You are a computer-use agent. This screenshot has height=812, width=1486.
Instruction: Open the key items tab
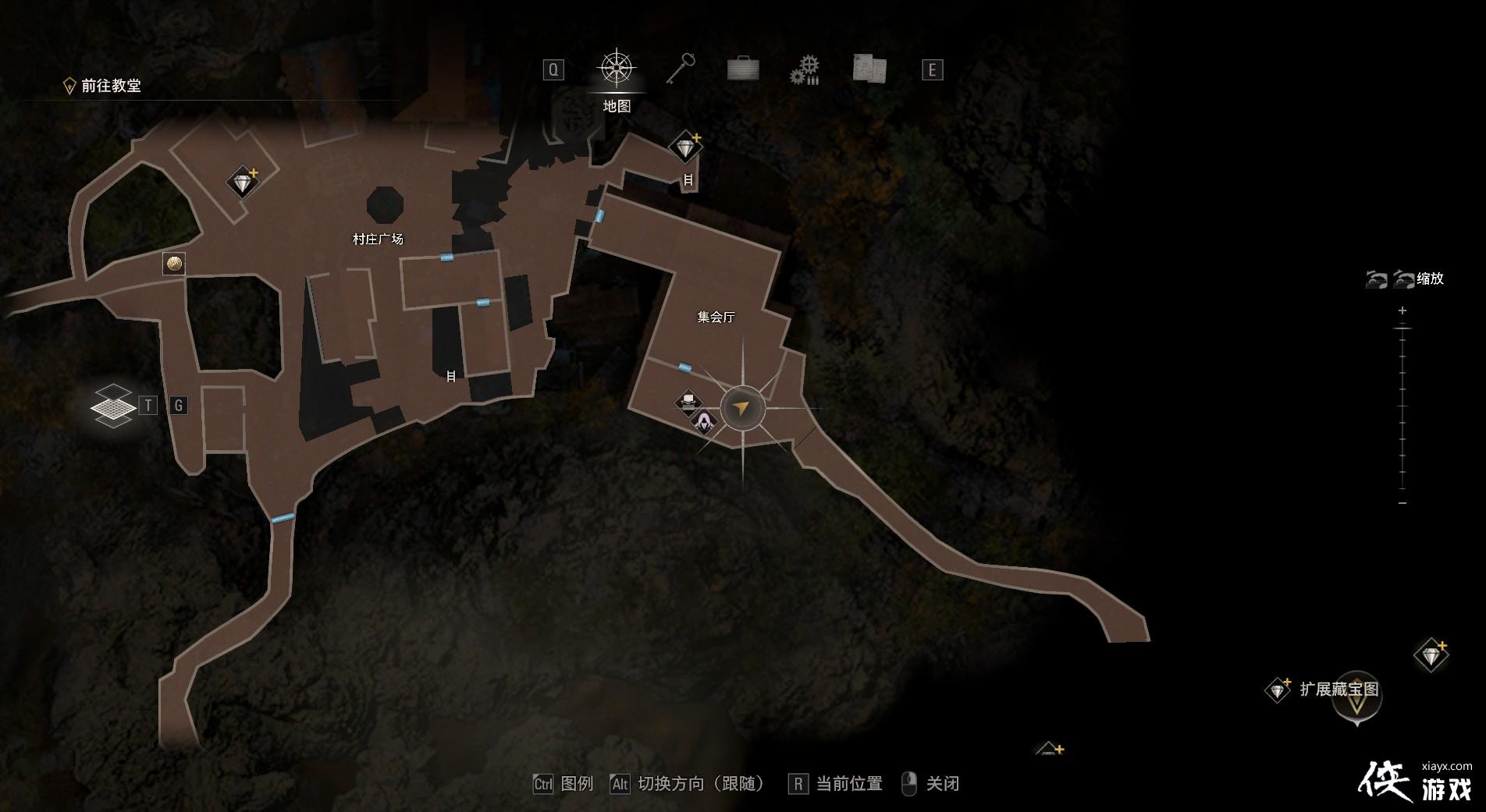click(x=681, y=69)
